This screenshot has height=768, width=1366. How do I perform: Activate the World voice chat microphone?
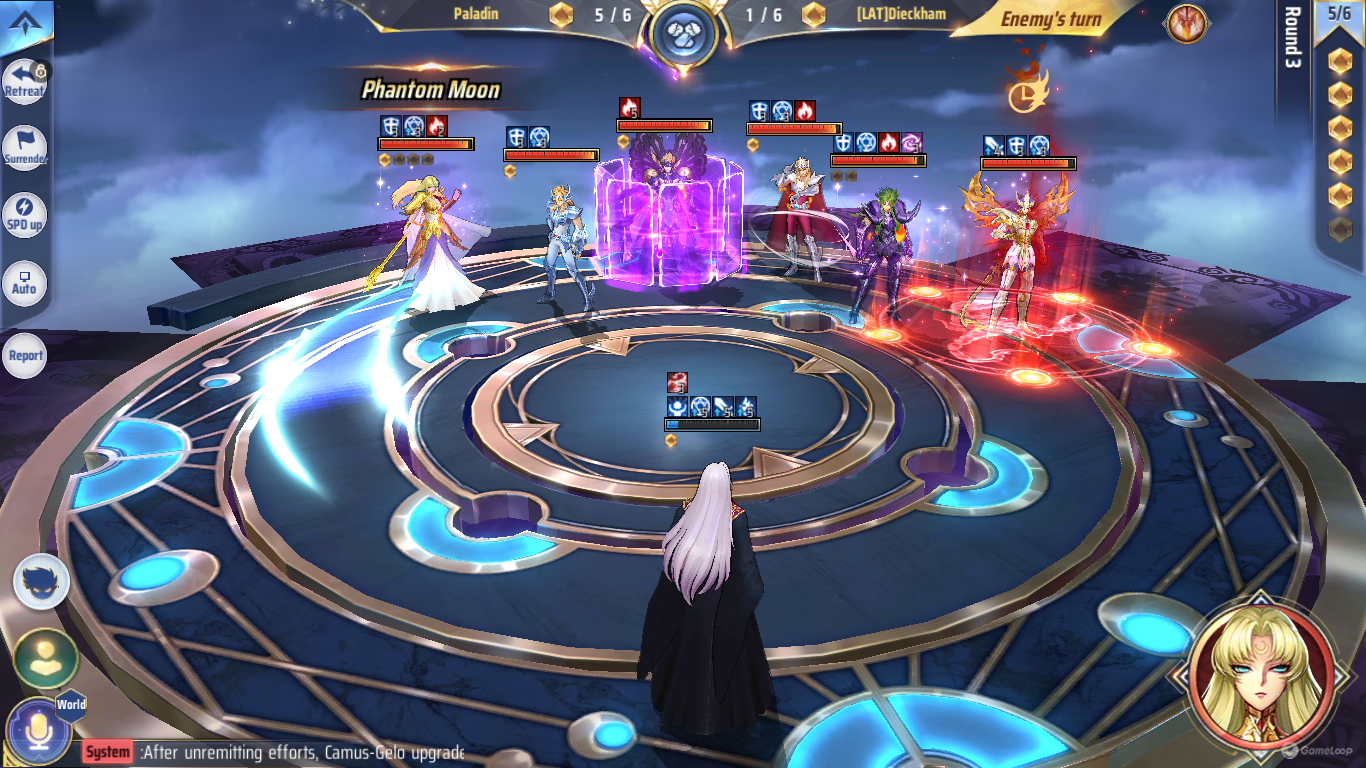pos(39,731)
